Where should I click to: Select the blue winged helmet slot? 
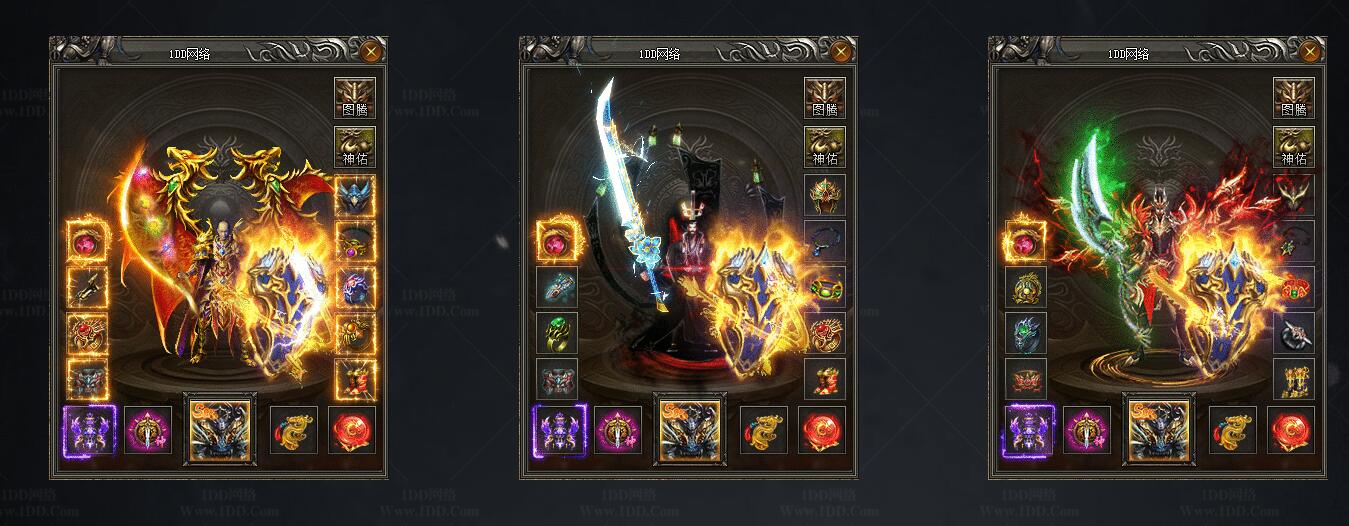pyautogui.click(x=355, y=196)
